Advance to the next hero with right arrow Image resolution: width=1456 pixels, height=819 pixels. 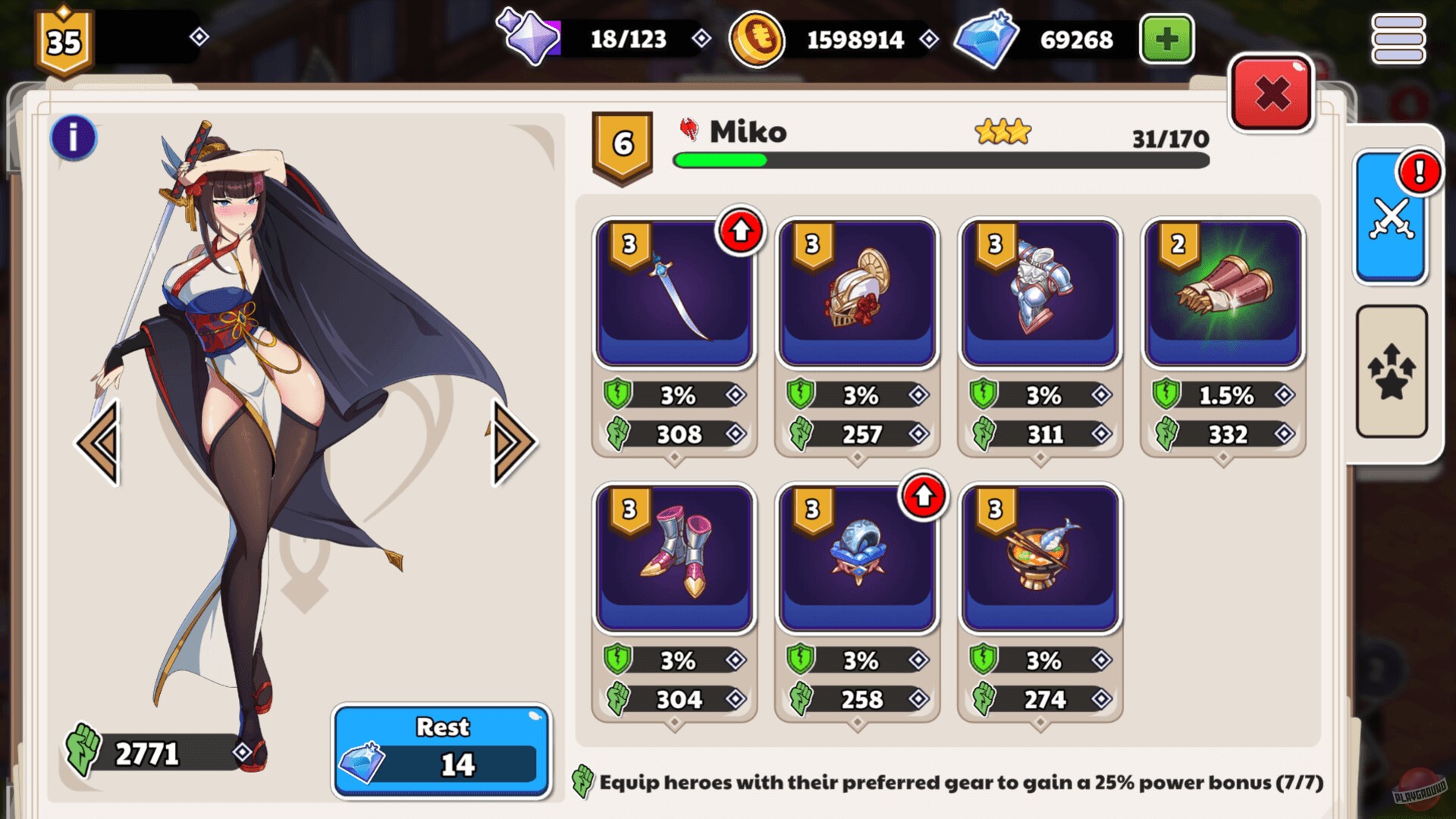click(x=510, y=441)
